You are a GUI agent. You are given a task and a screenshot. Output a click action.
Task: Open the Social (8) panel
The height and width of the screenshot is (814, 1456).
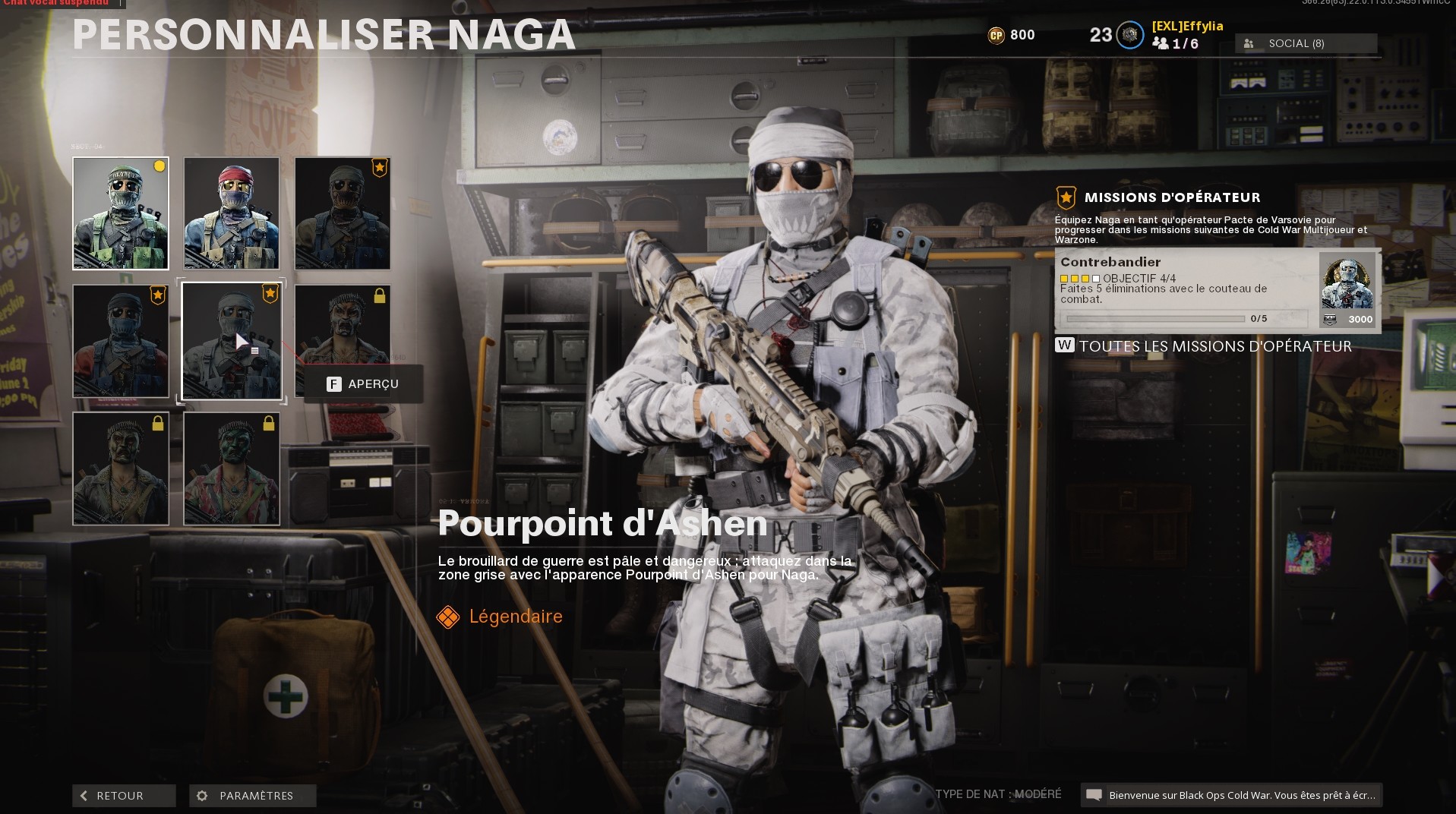click(x=1305, y=43)
